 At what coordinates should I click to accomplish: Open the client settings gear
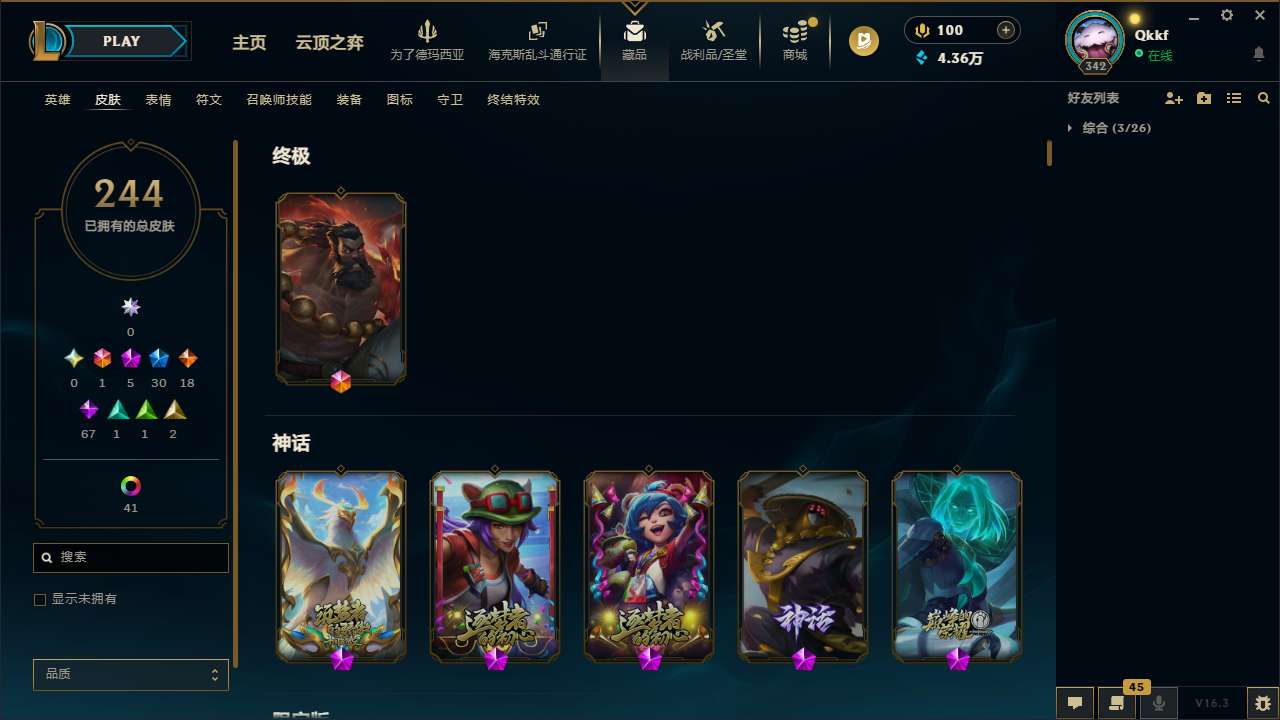[x=1226, y=15]
